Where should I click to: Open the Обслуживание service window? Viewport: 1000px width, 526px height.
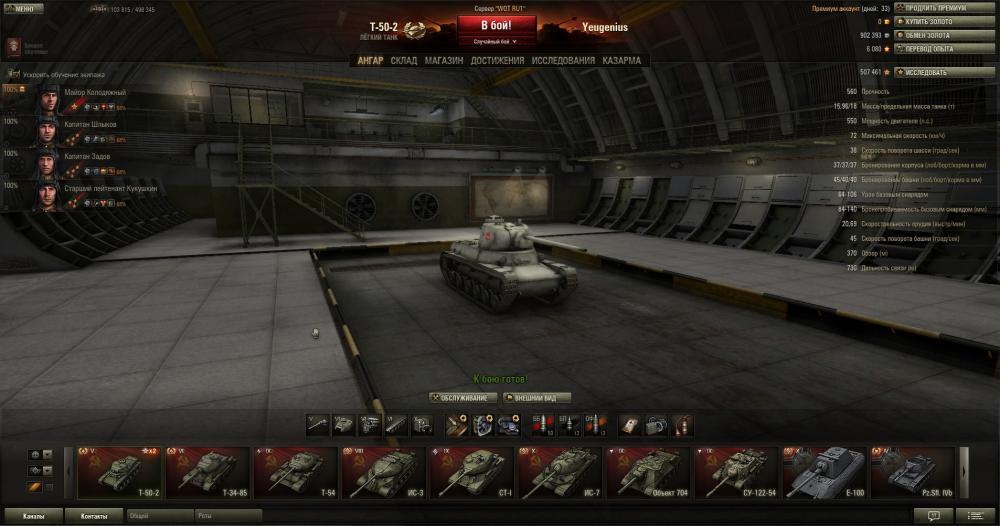463,397
